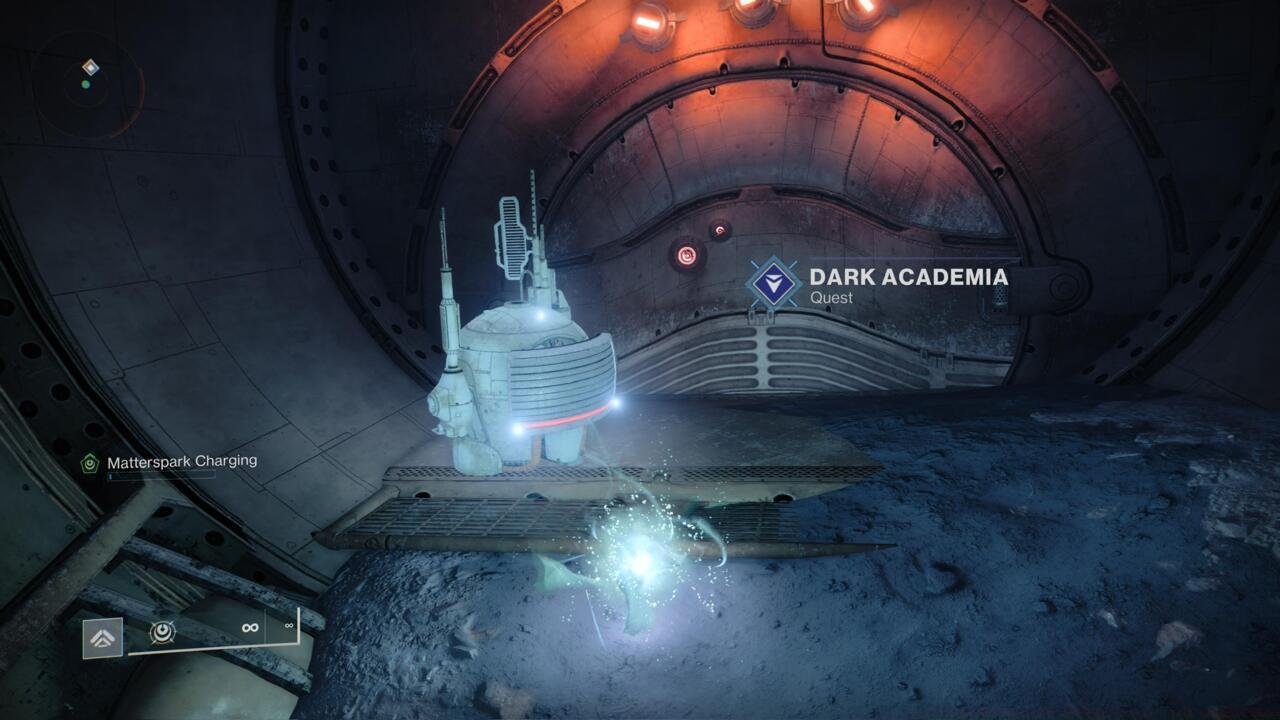Select the Matterspark Charging hexagonal buff icon
This screenshot has width=1280, height=720.
[x=88, y=463]
